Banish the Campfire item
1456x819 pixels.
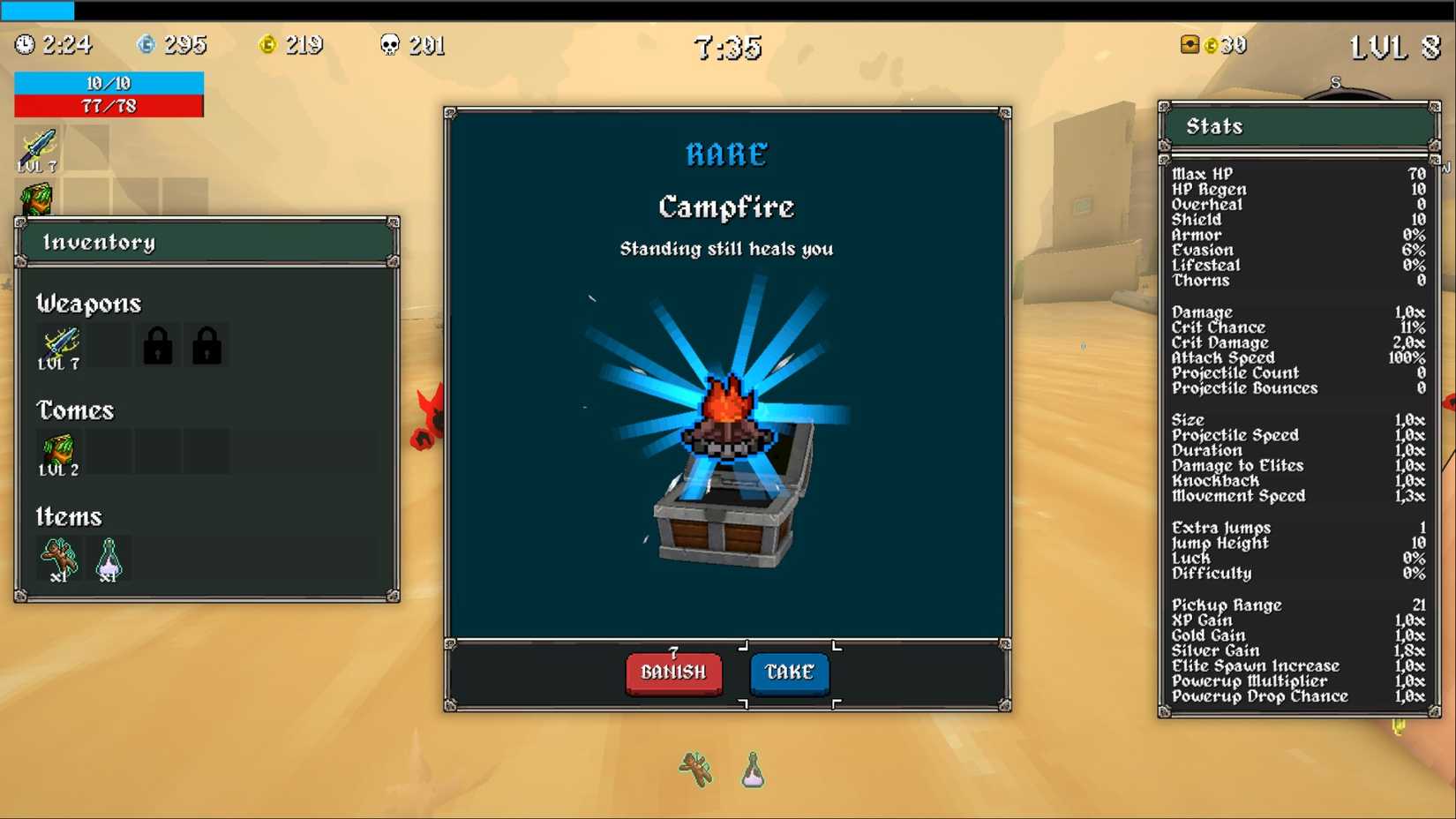coord(672,672)
